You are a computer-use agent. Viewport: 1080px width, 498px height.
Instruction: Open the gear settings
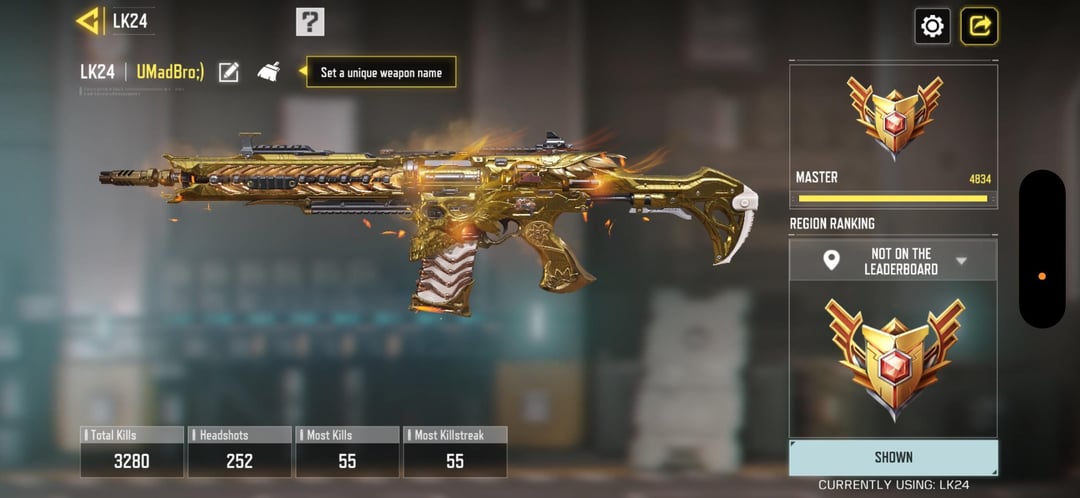click(932, 26)
